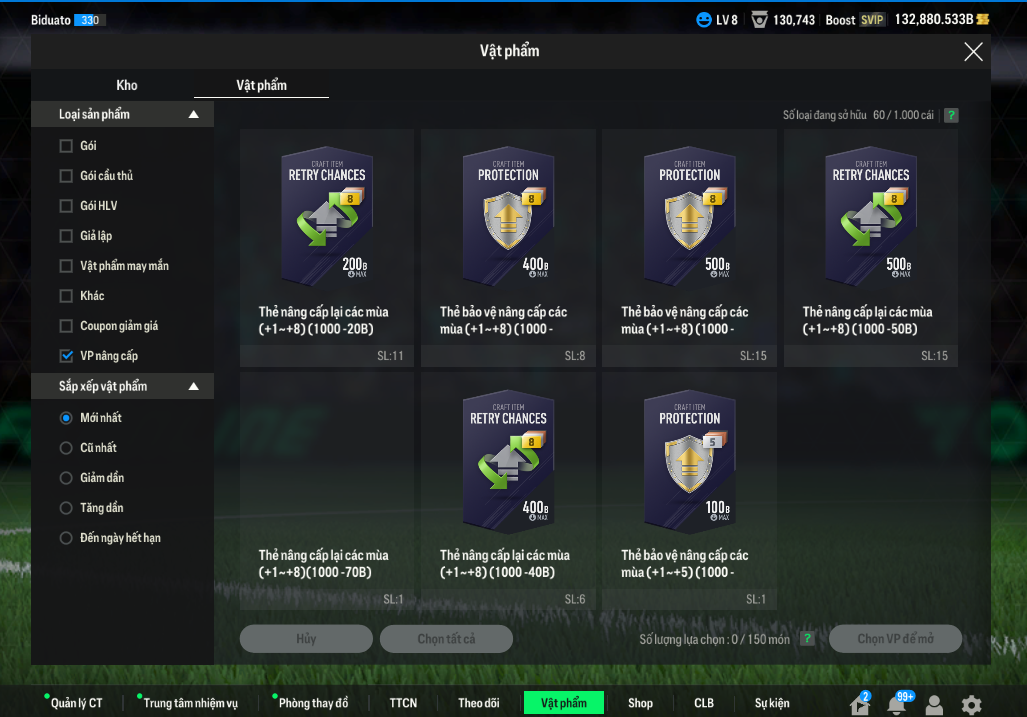
Task: Click the Chọn tất cả button
Action: tap(446, 639)
